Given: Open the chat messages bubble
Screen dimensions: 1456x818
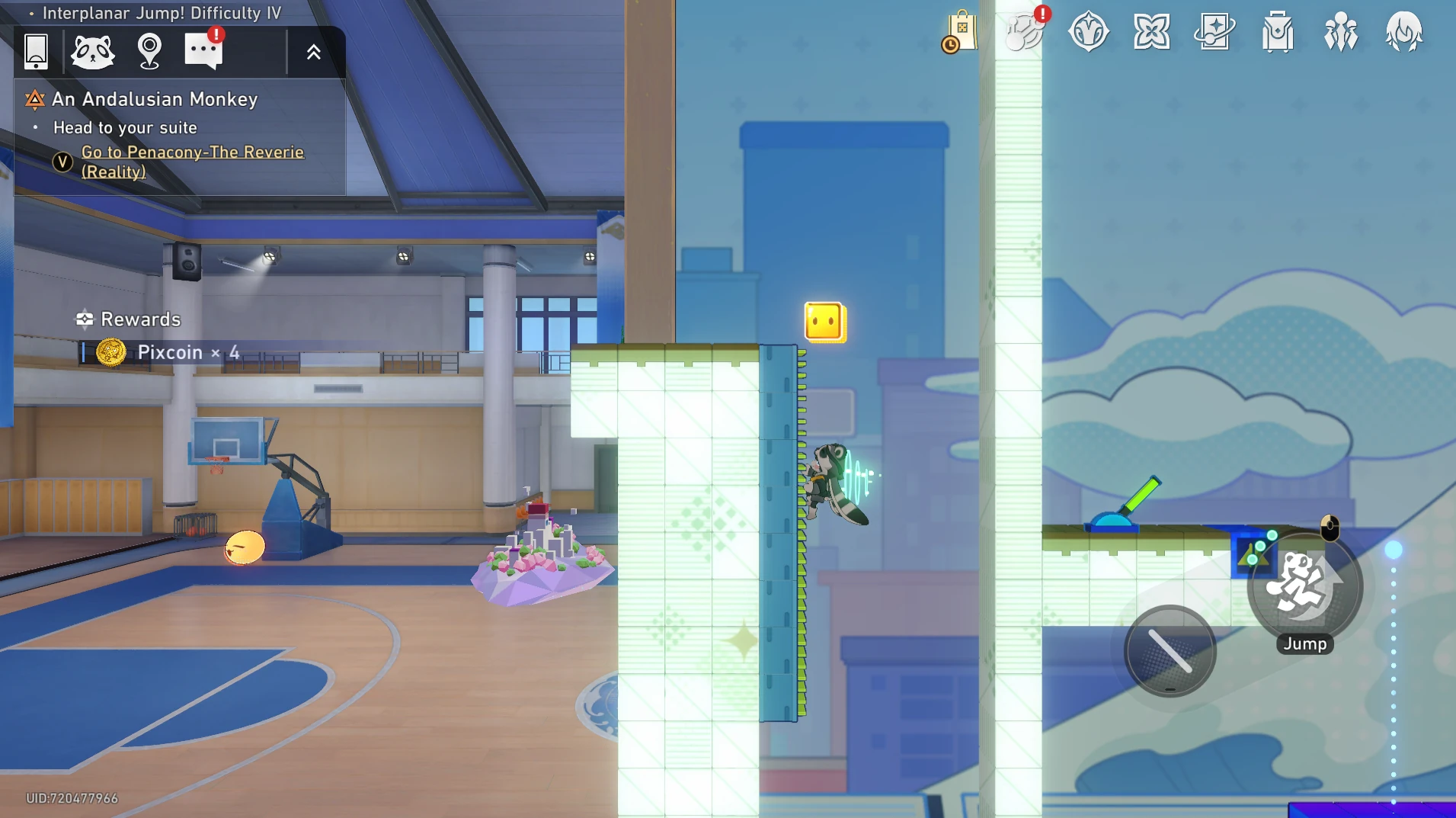Looking at the screenshot, I should click(x=203, y=51).
